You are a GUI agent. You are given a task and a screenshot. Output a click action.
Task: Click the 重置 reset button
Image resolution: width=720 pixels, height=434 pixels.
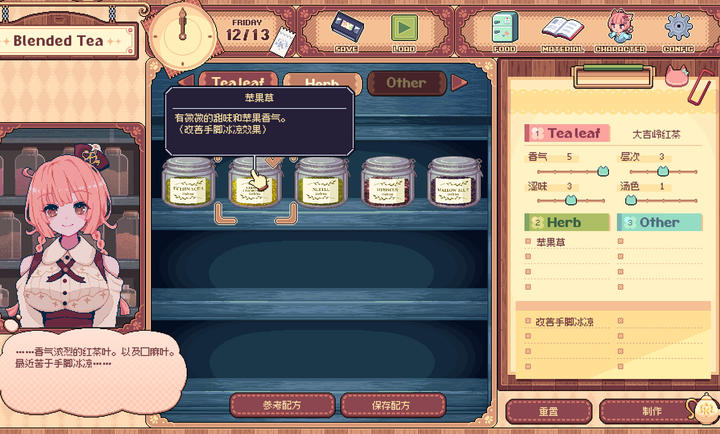(x=548, y=411)
